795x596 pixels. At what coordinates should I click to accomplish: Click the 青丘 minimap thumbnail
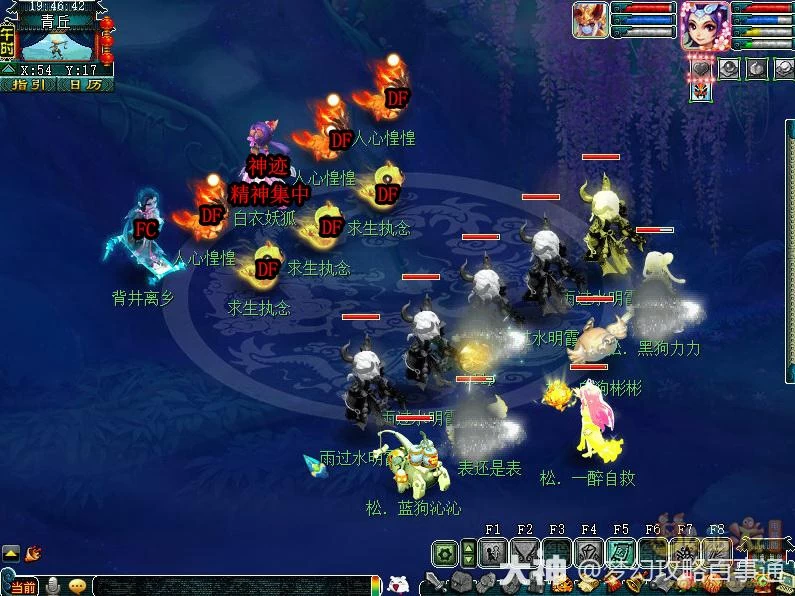(x=56, y=45)
